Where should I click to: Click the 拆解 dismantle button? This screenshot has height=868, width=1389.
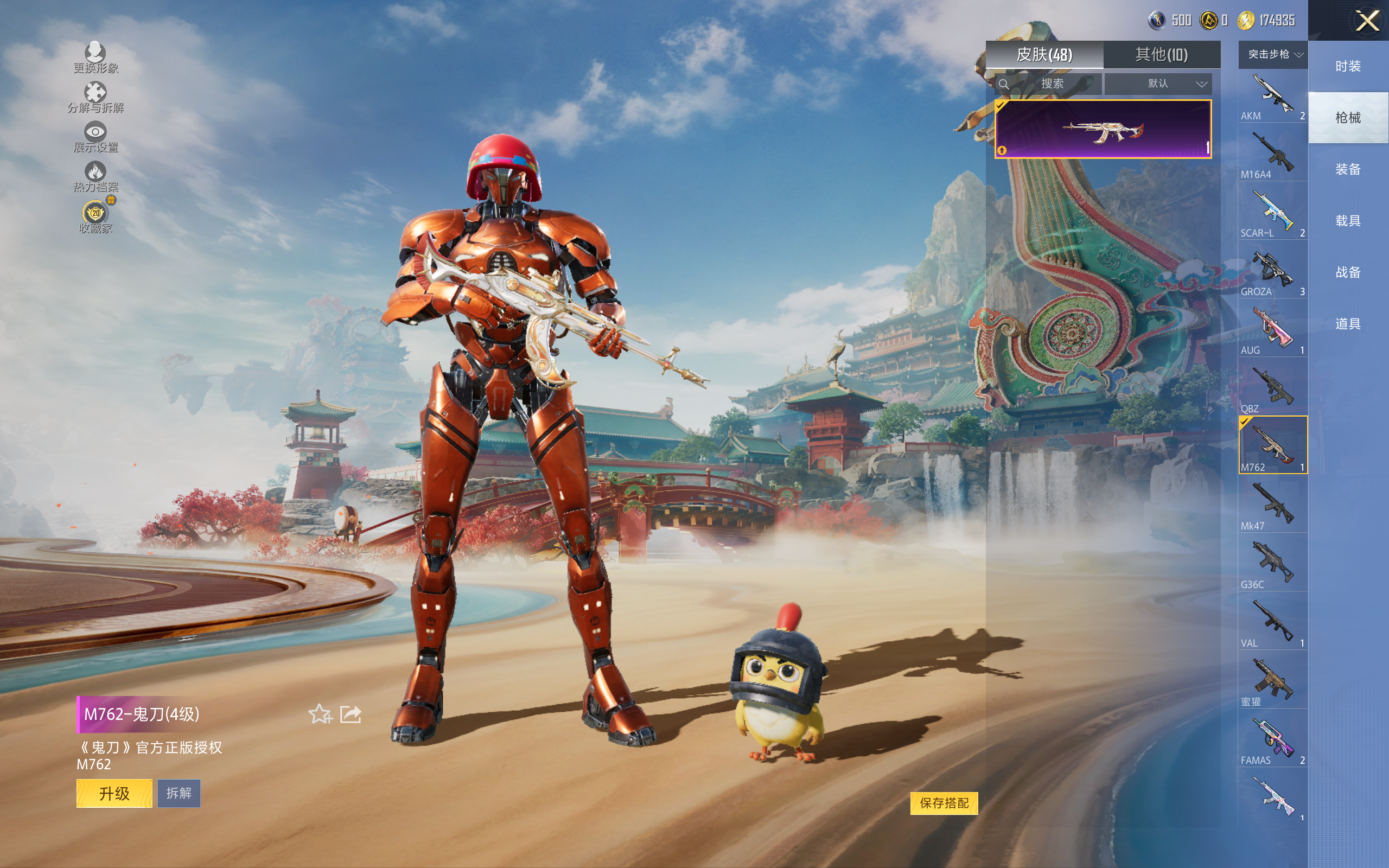[179, 793]
